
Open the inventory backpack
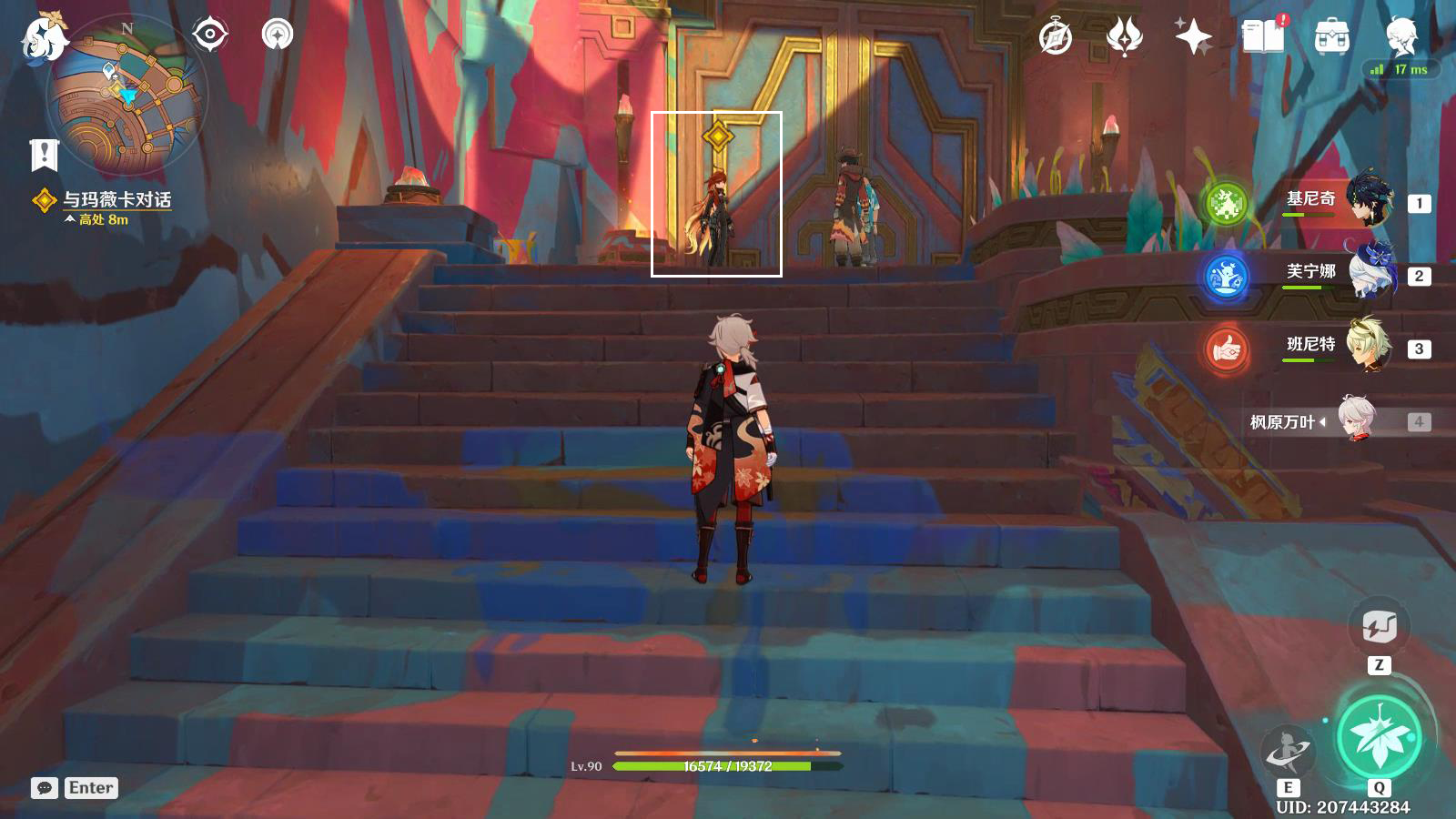point(1331,37)
